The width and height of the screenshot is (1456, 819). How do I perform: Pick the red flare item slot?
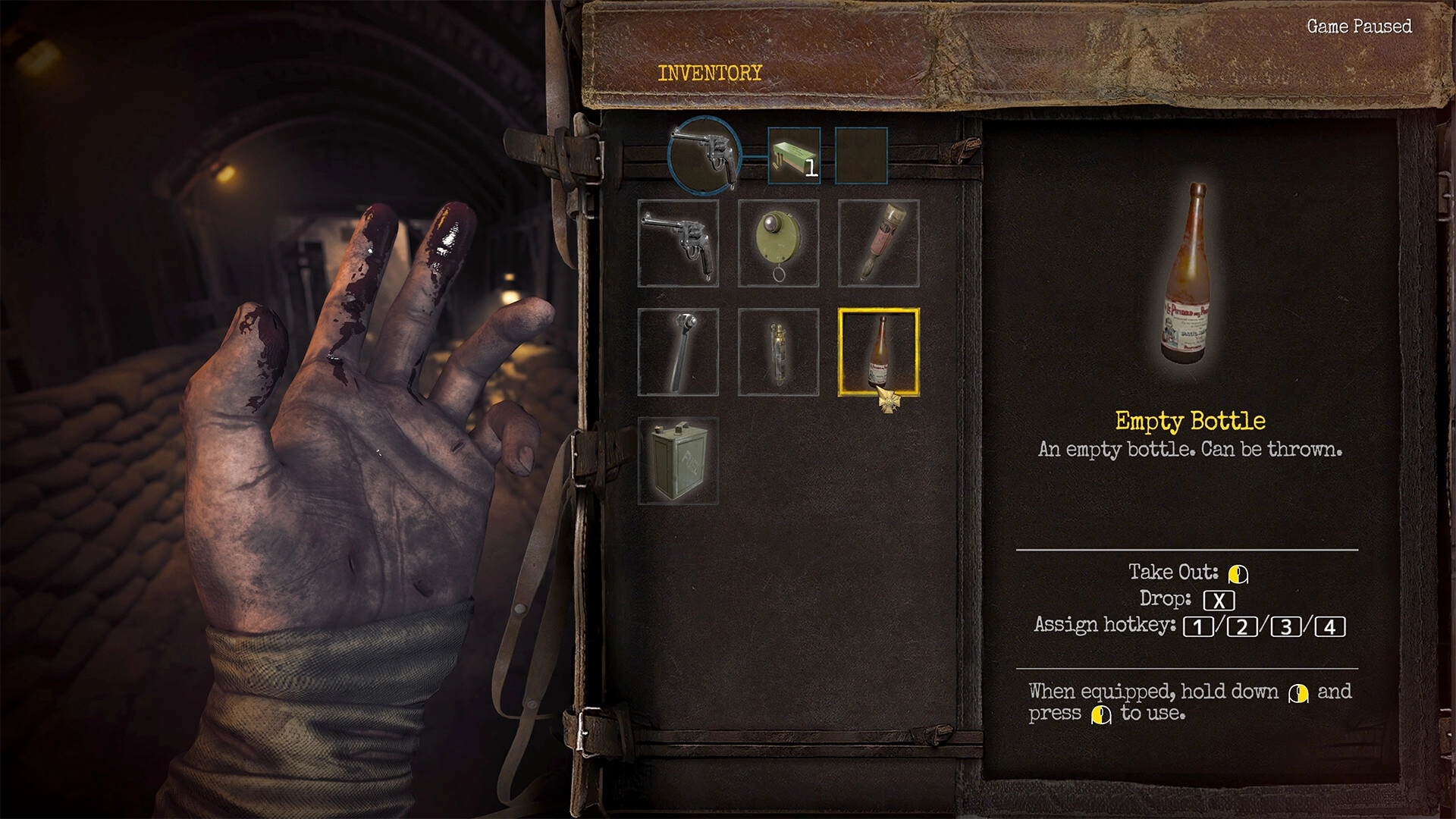click(x=879, y=243)
